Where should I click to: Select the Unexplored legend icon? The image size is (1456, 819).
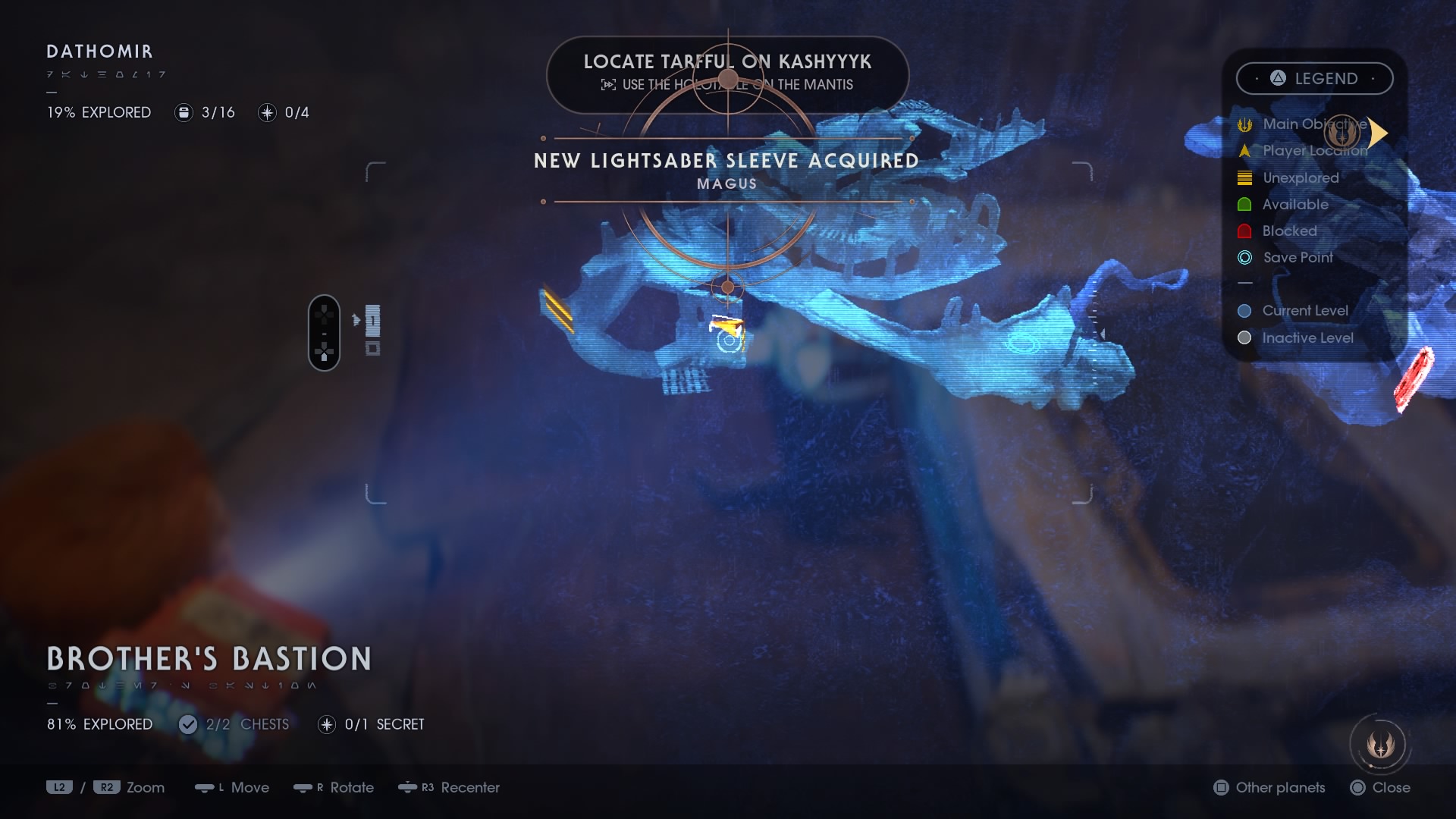click(1244, 177)
